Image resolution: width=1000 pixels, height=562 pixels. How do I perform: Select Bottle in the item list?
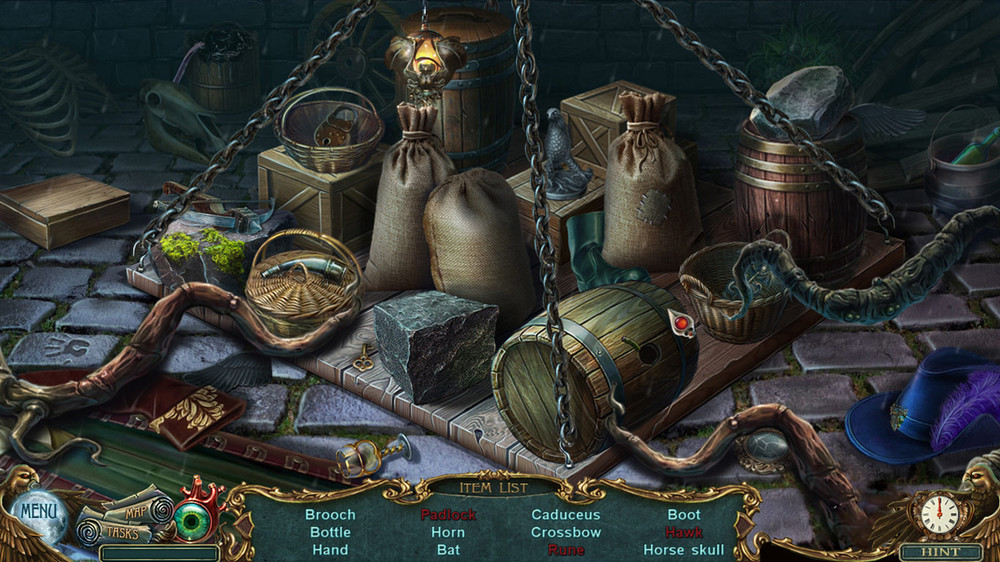tap(330, 532)
